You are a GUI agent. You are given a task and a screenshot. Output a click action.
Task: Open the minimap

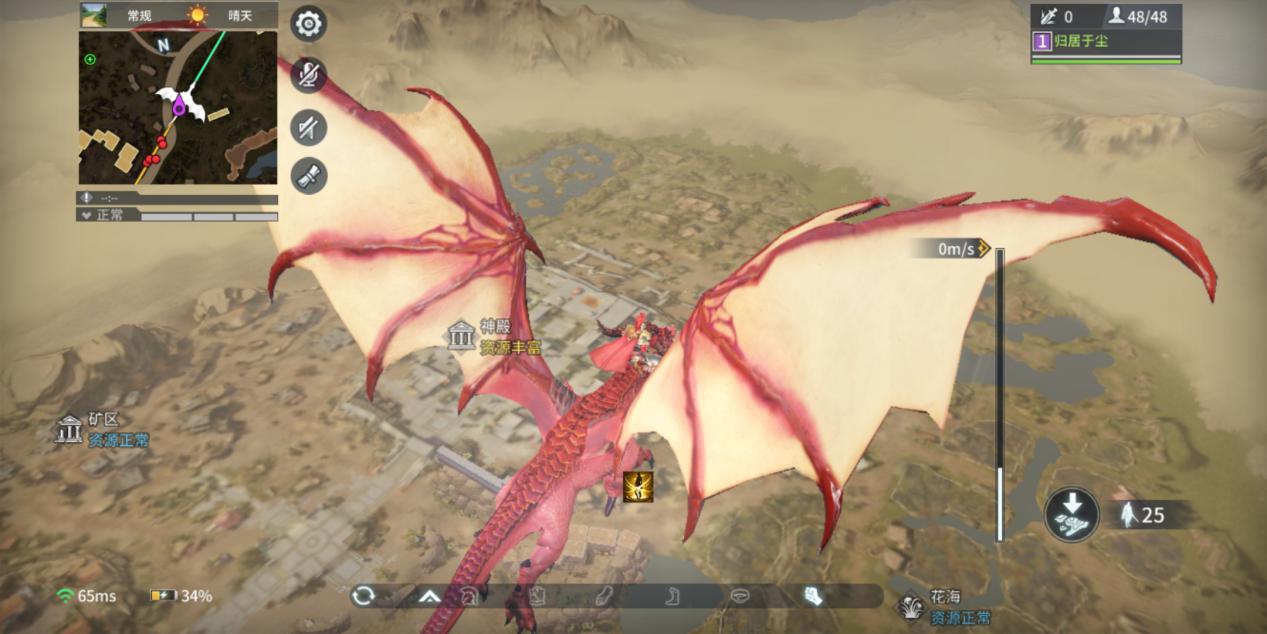tap(178, 107)
